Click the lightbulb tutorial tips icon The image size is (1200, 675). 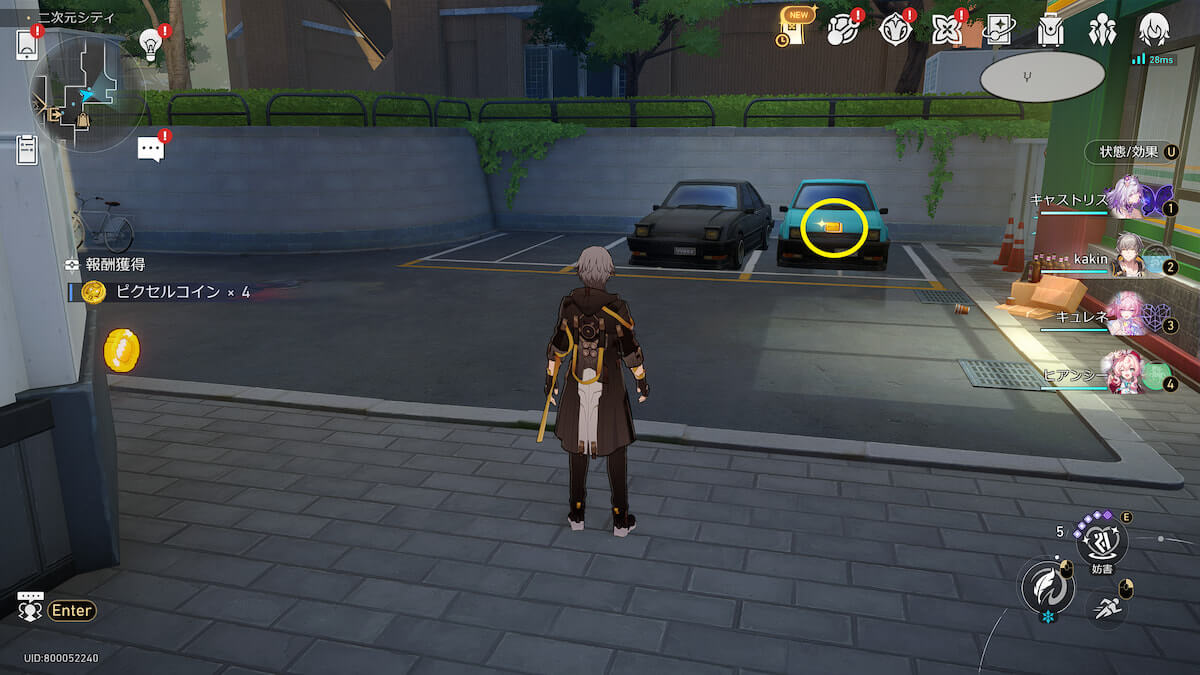151,43
